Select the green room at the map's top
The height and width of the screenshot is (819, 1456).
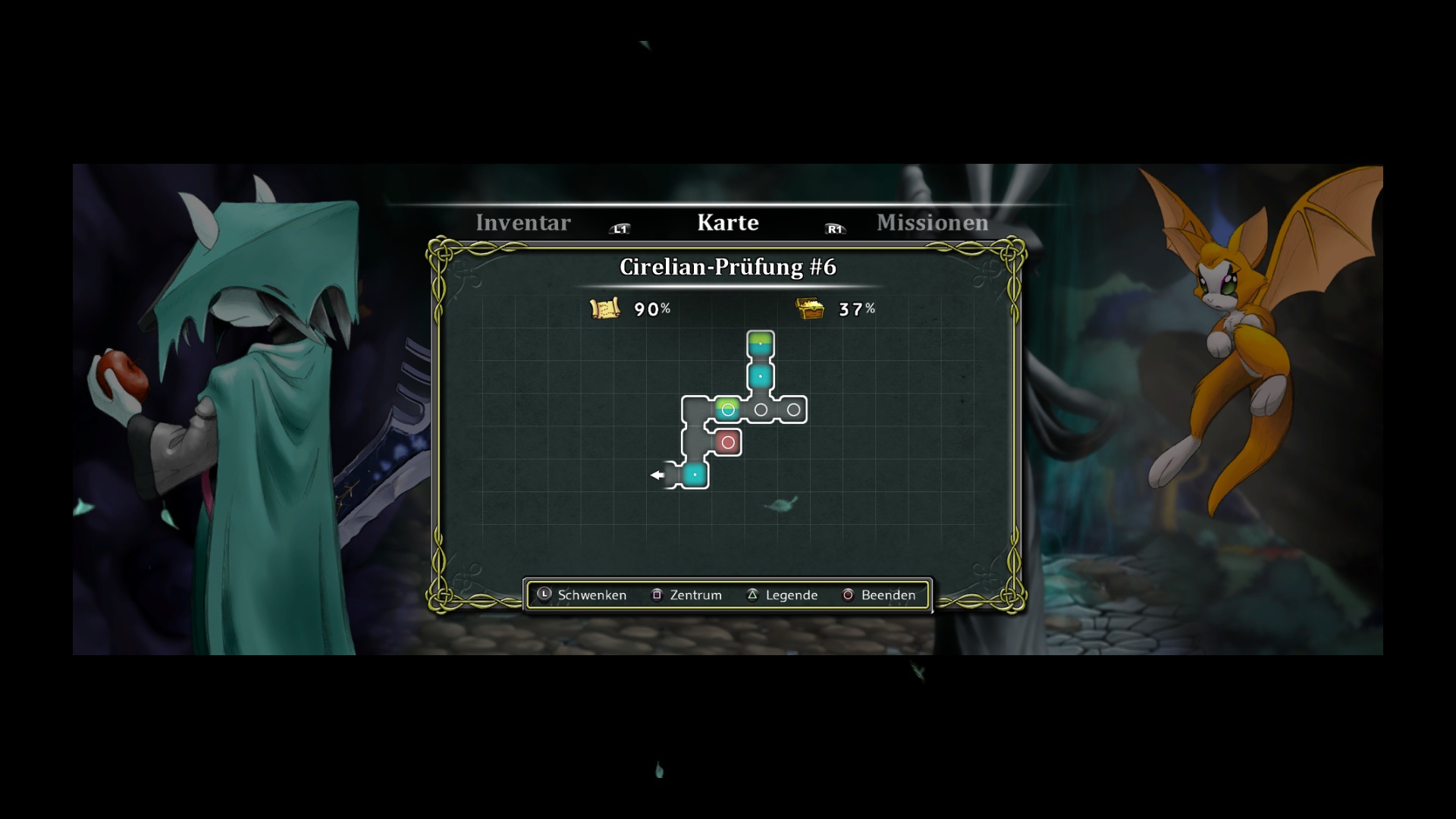760,343
